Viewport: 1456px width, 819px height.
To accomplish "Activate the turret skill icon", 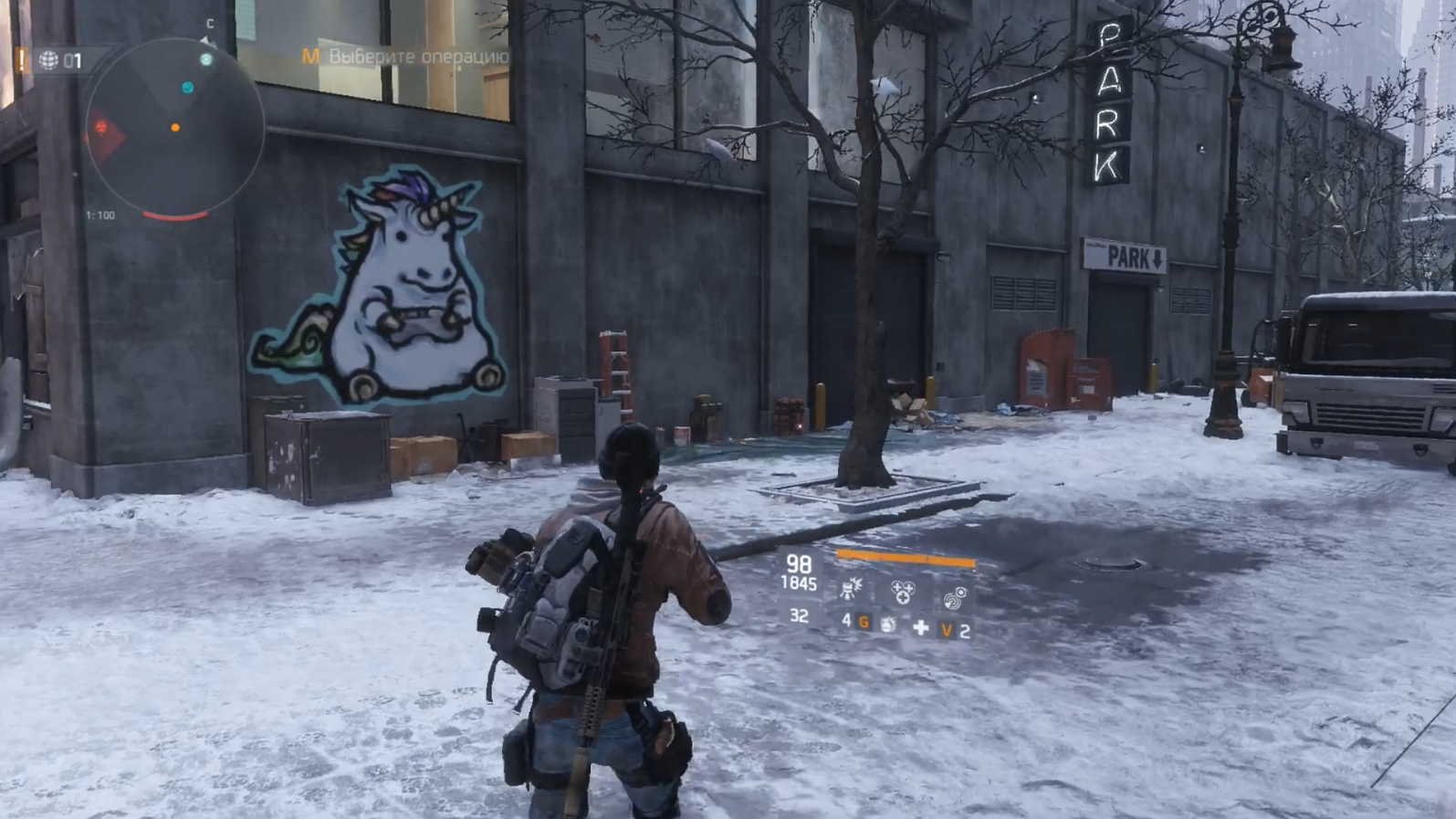I will (851, 589).
